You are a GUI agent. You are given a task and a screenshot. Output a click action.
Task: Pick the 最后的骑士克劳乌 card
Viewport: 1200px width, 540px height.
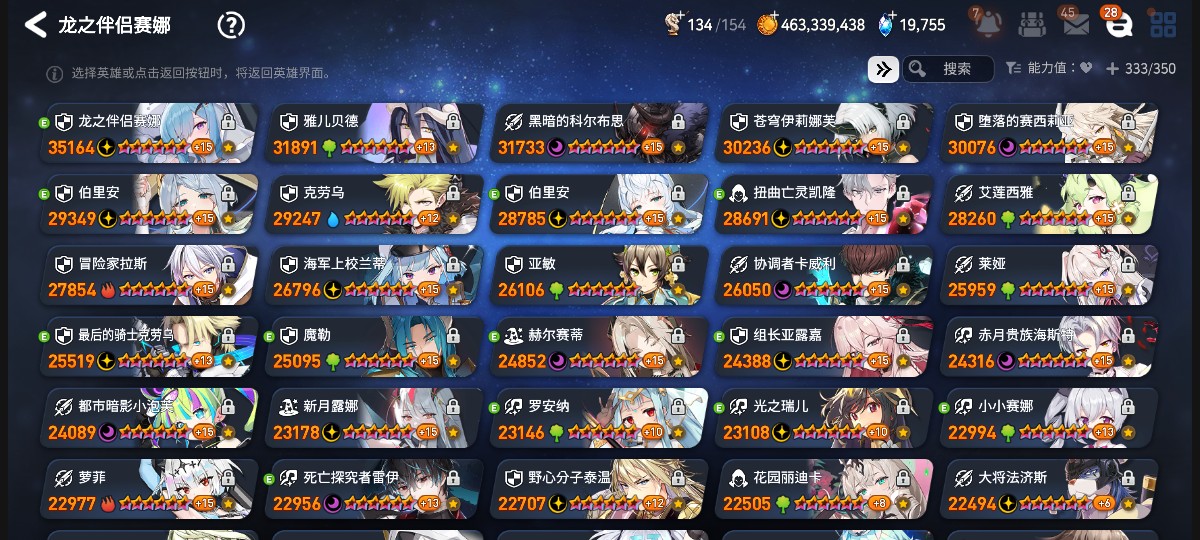150,347
